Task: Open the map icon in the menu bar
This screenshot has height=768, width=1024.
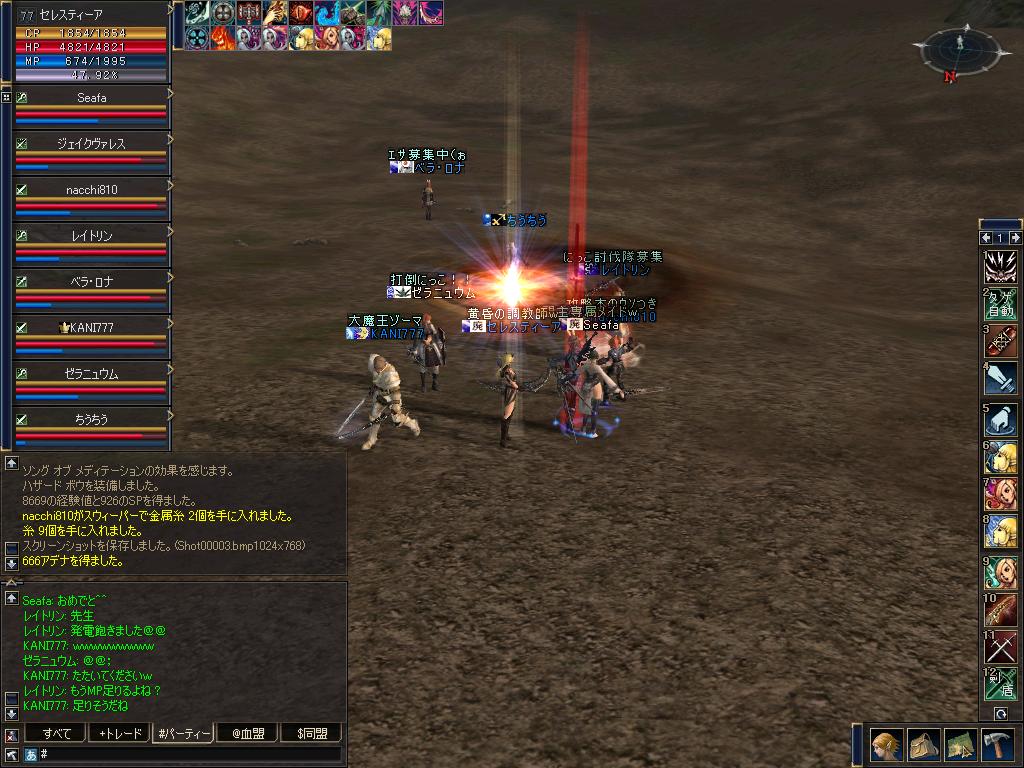Action: (x=962, y=745)
